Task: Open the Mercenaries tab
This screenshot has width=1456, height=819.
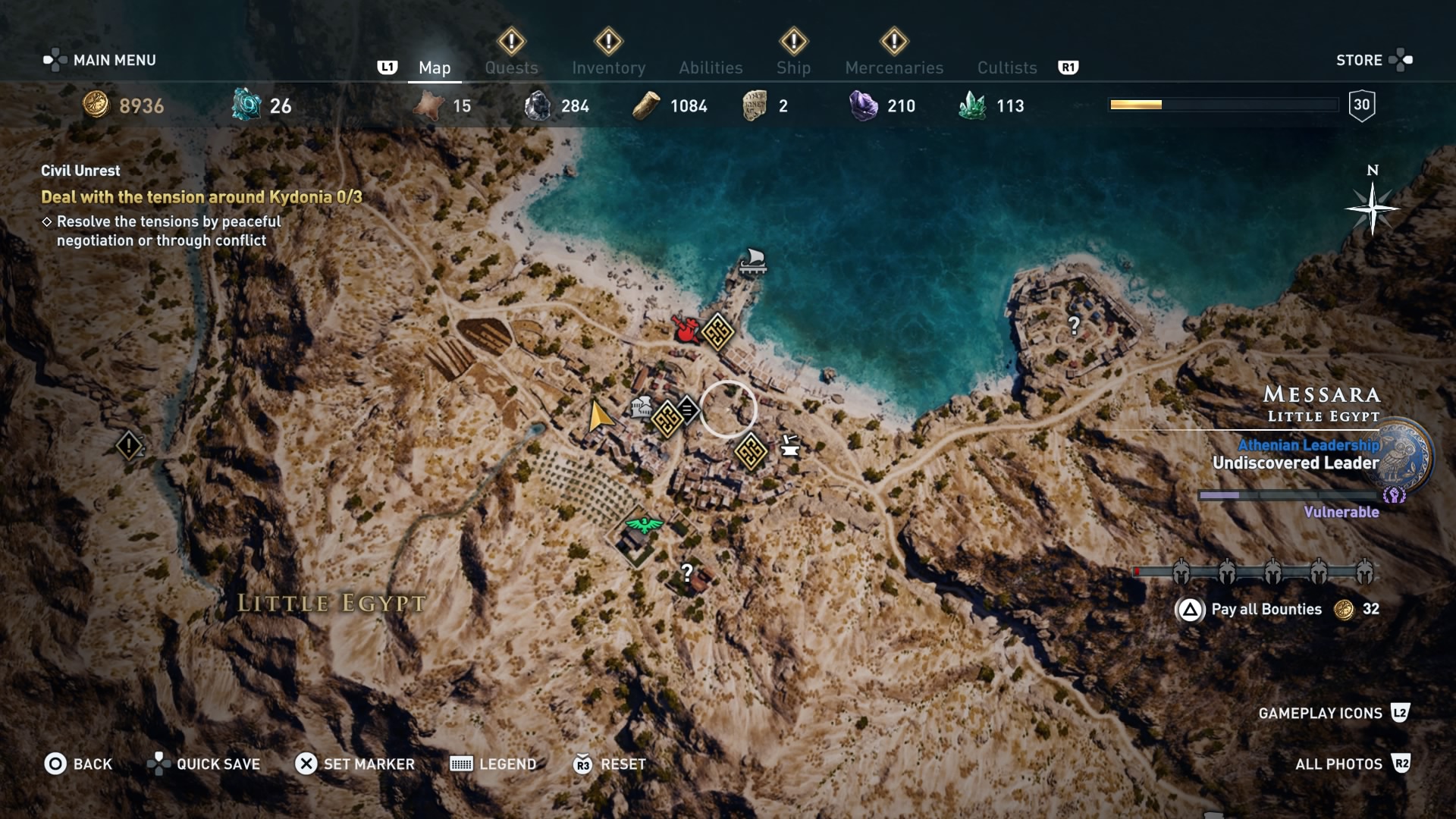Action: click(894, 67)
